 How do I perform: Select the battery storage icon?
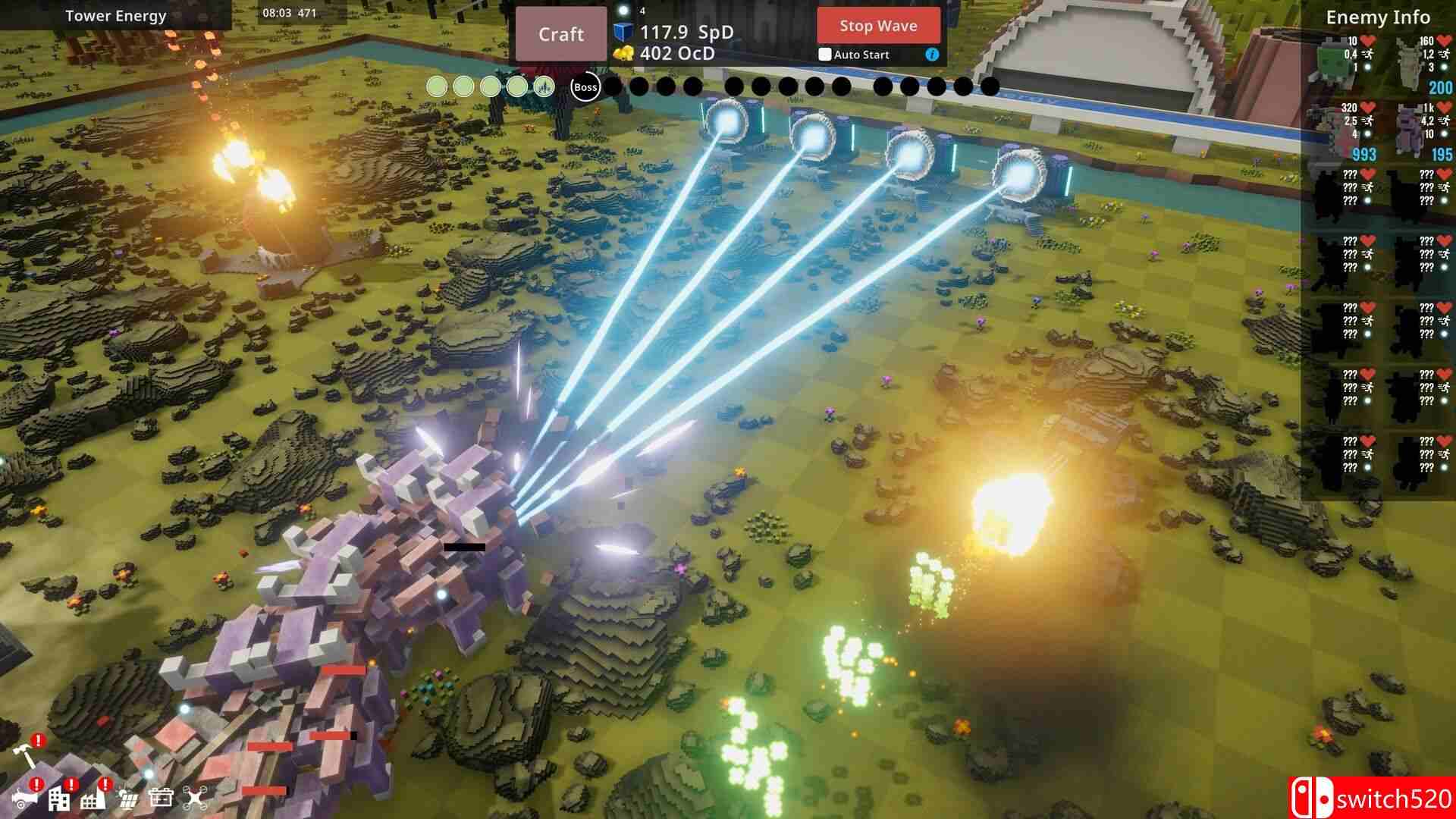tap(162, 799)
